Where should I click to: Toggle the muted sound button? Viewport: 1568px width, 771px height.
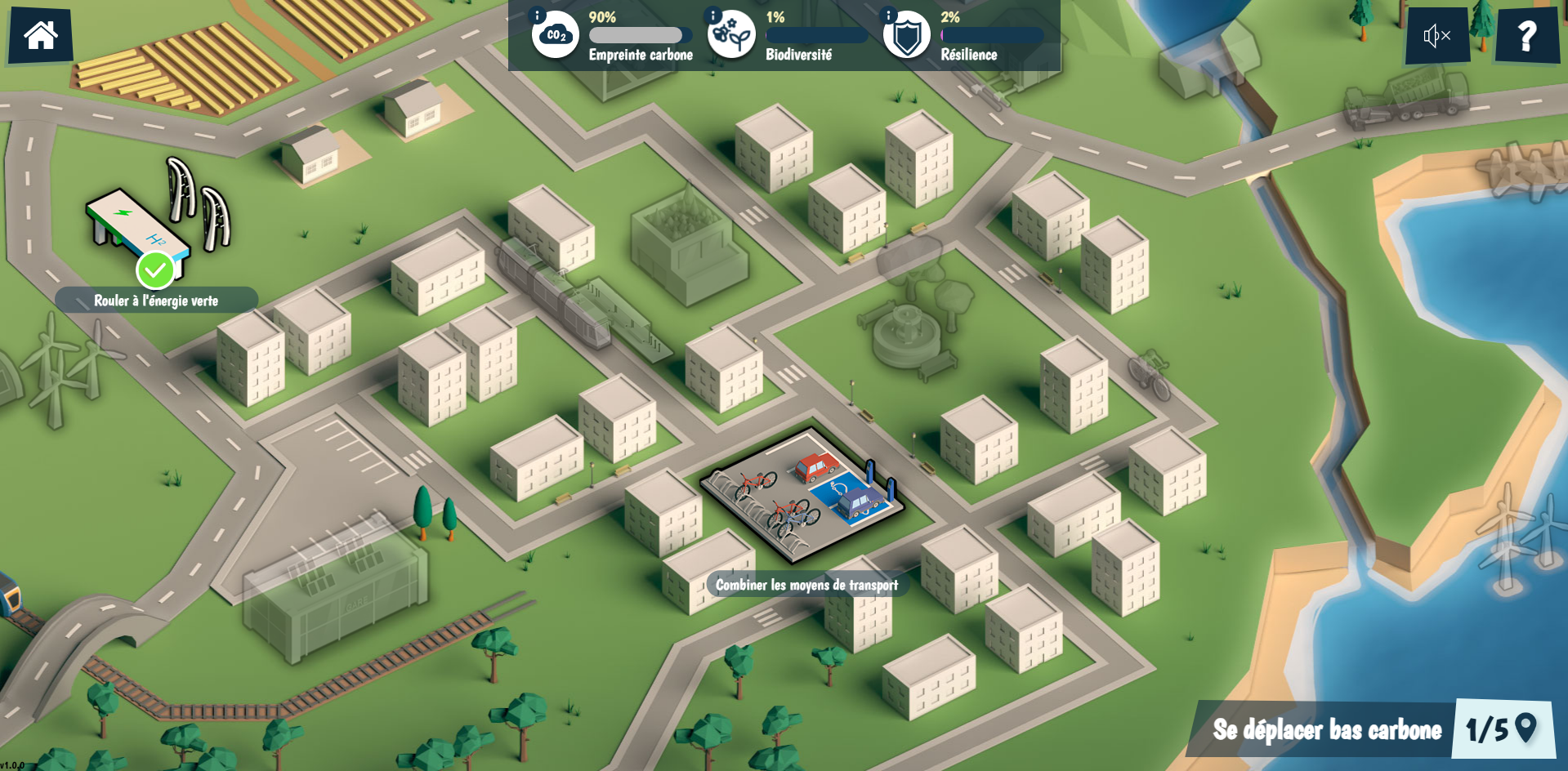pos(1436,36)
